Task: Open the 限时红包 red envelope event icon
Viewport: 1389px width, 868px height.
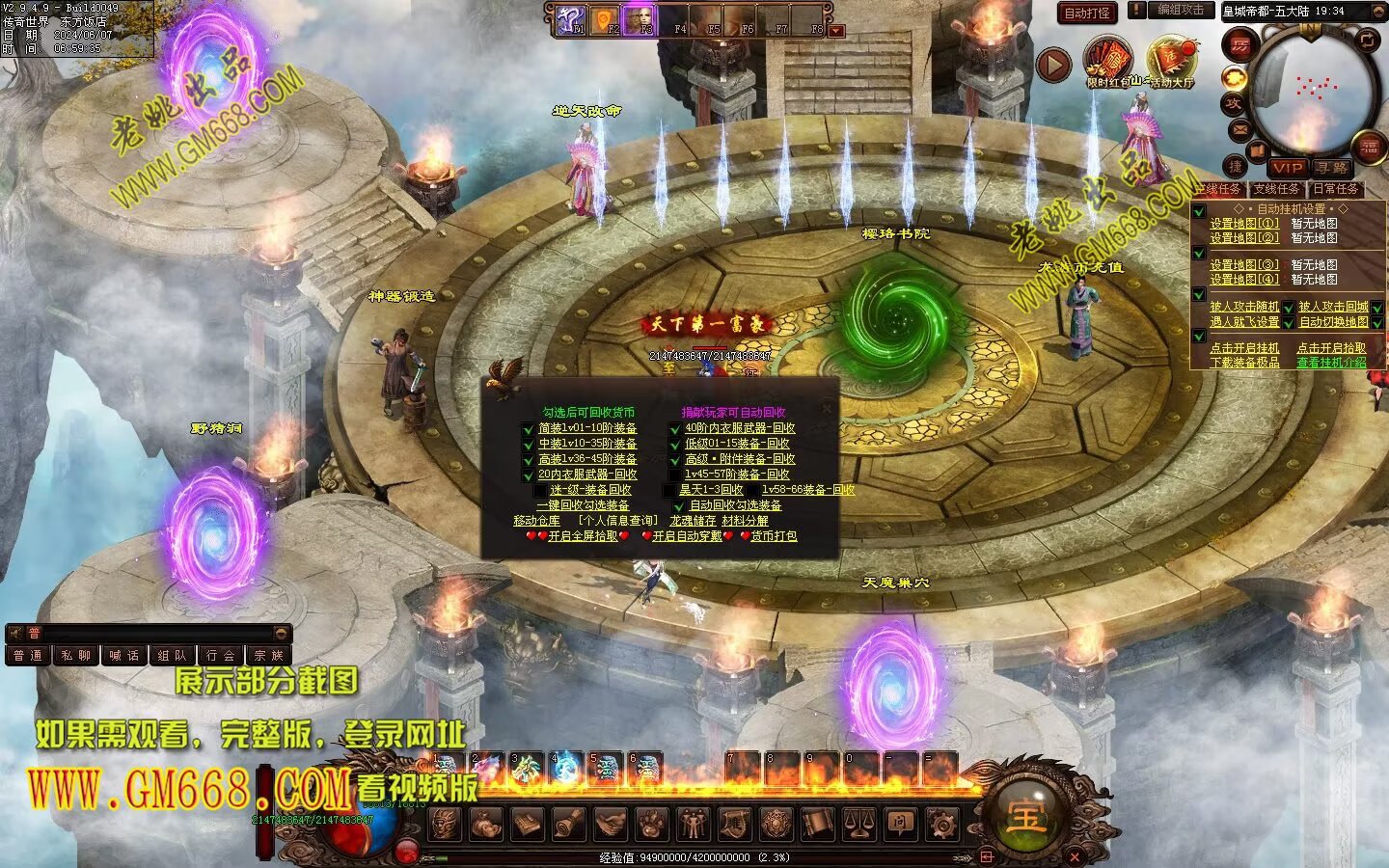Action: coord(1109,62)
